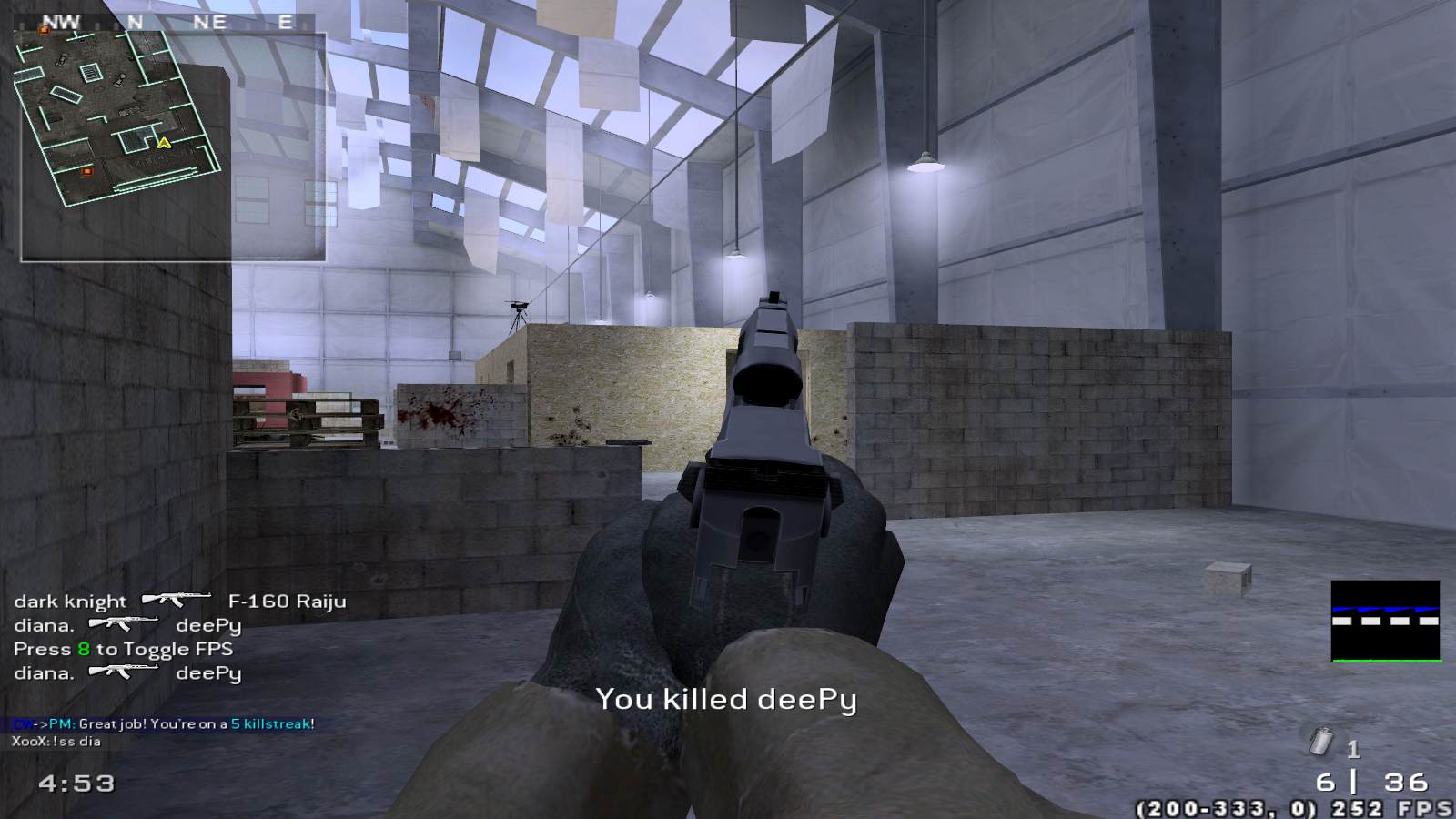Click the XooX chat message line

click(x=56, y=742)
